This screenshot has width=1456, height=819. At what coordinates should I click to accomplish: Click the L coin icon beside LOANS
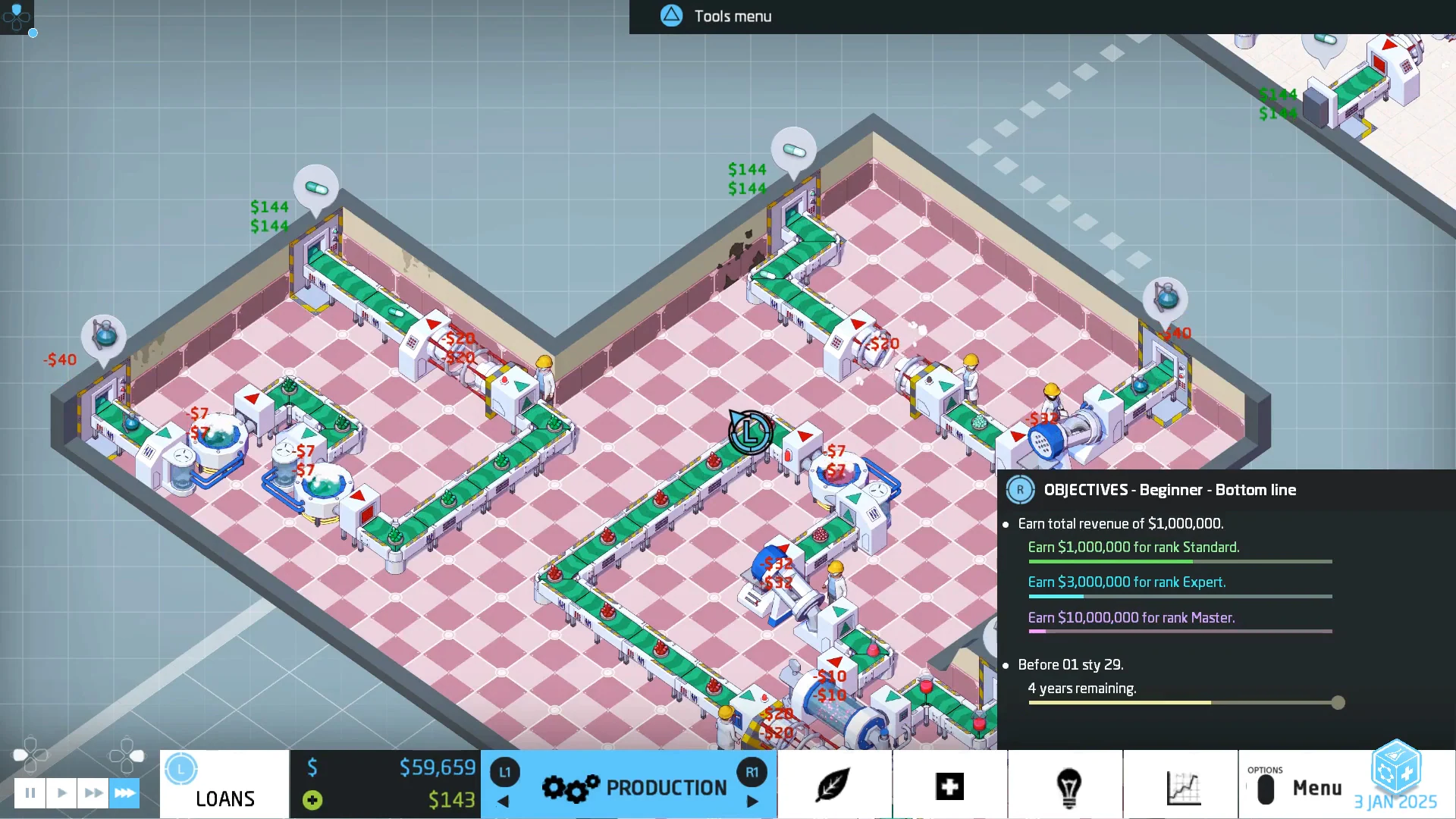(x=180, y=768)
